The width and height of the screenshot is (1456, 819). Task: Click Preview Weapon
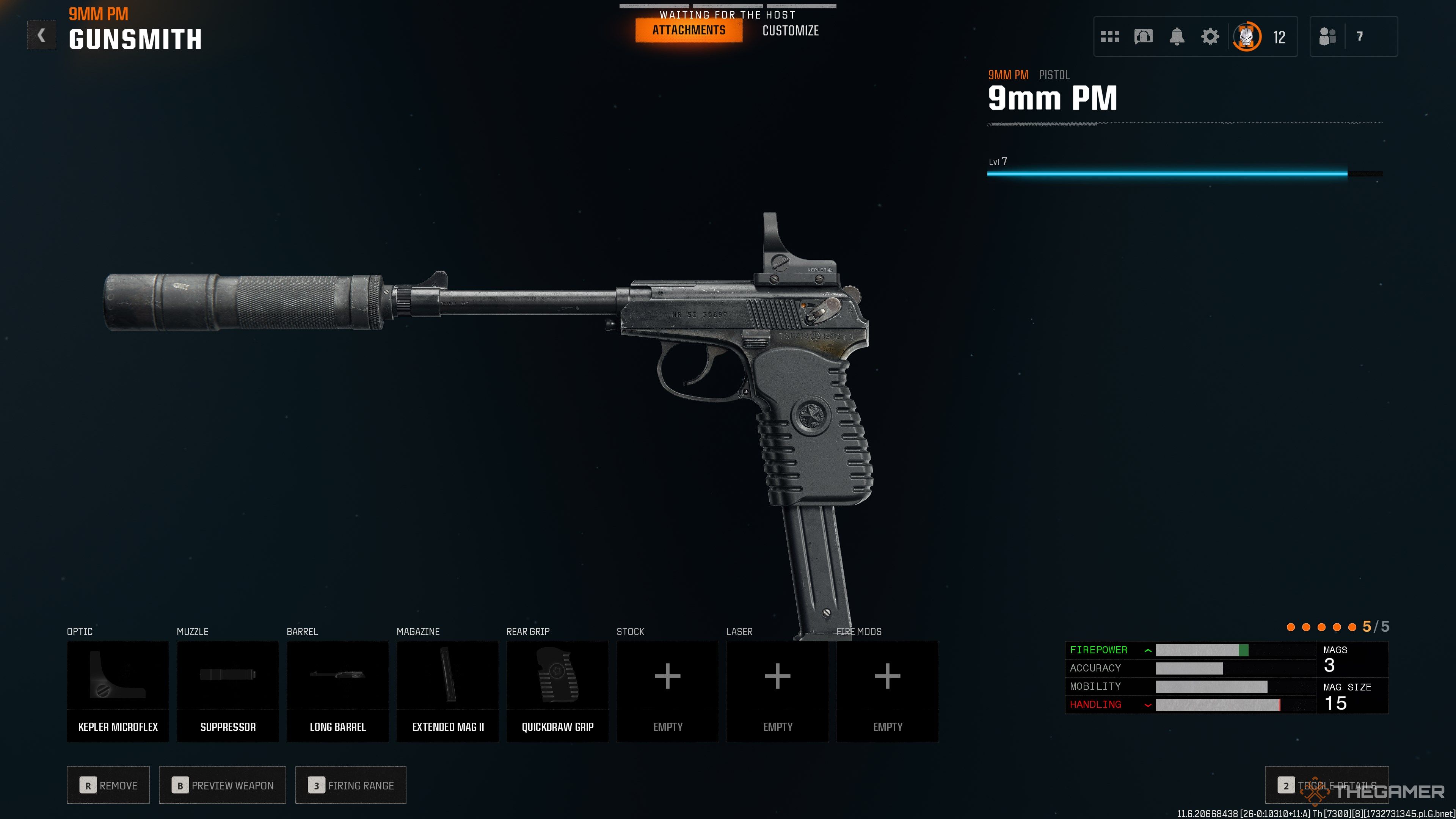click(222, 785)
